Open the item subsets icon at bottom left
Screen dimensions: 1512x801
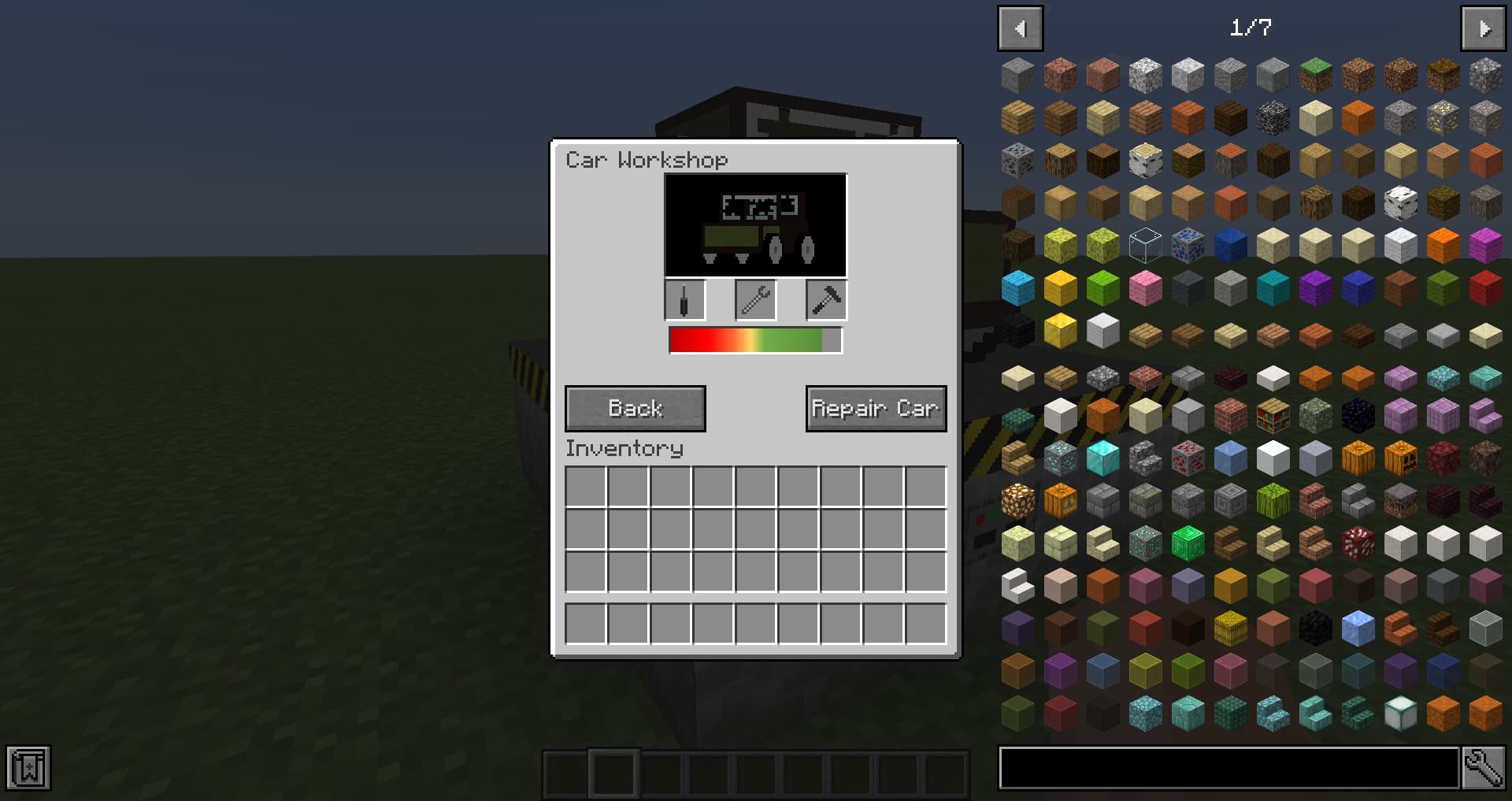[28, 766]
